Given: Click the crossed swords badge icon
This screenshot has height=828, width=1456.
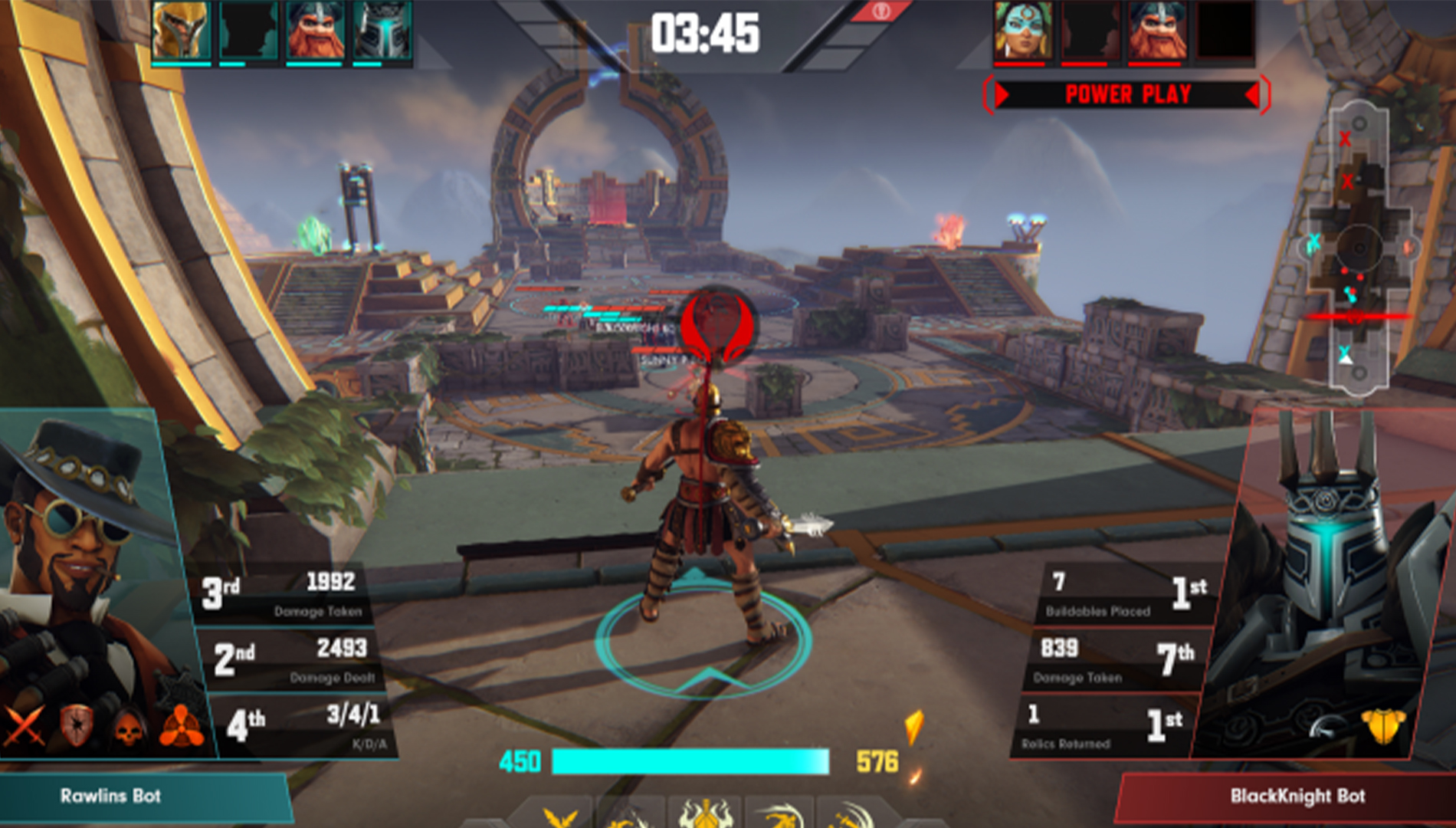Looking at the screenshot, I should (25, 724).
